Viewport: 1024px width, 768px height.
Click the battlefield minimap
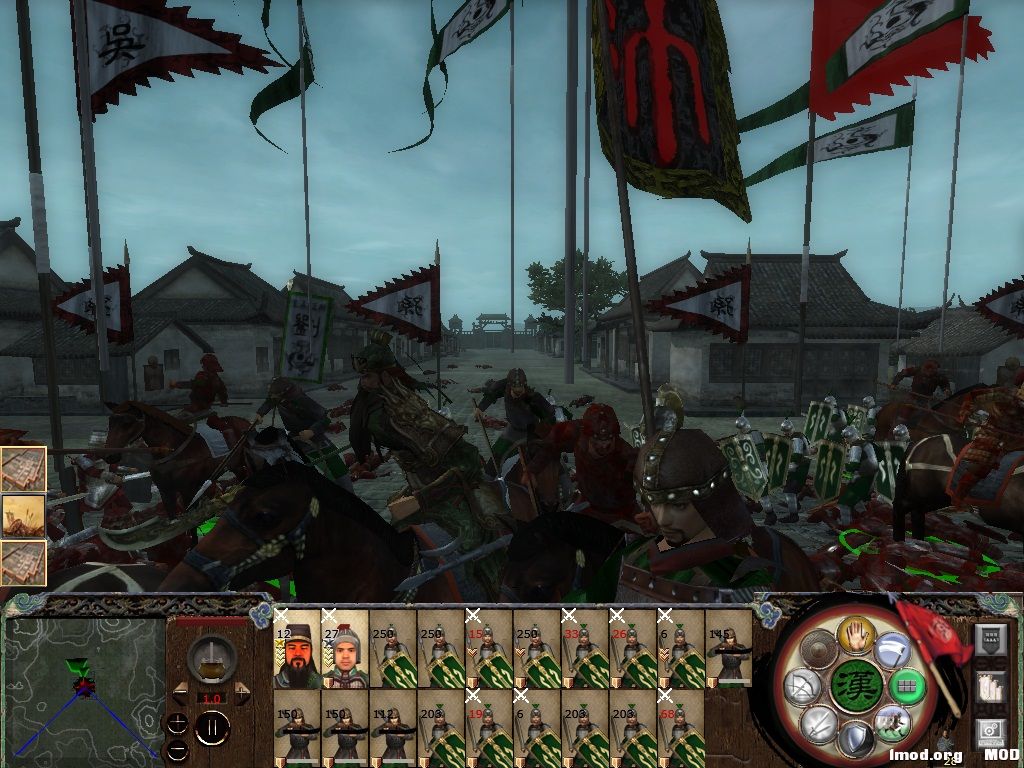(x=85, y=691)
